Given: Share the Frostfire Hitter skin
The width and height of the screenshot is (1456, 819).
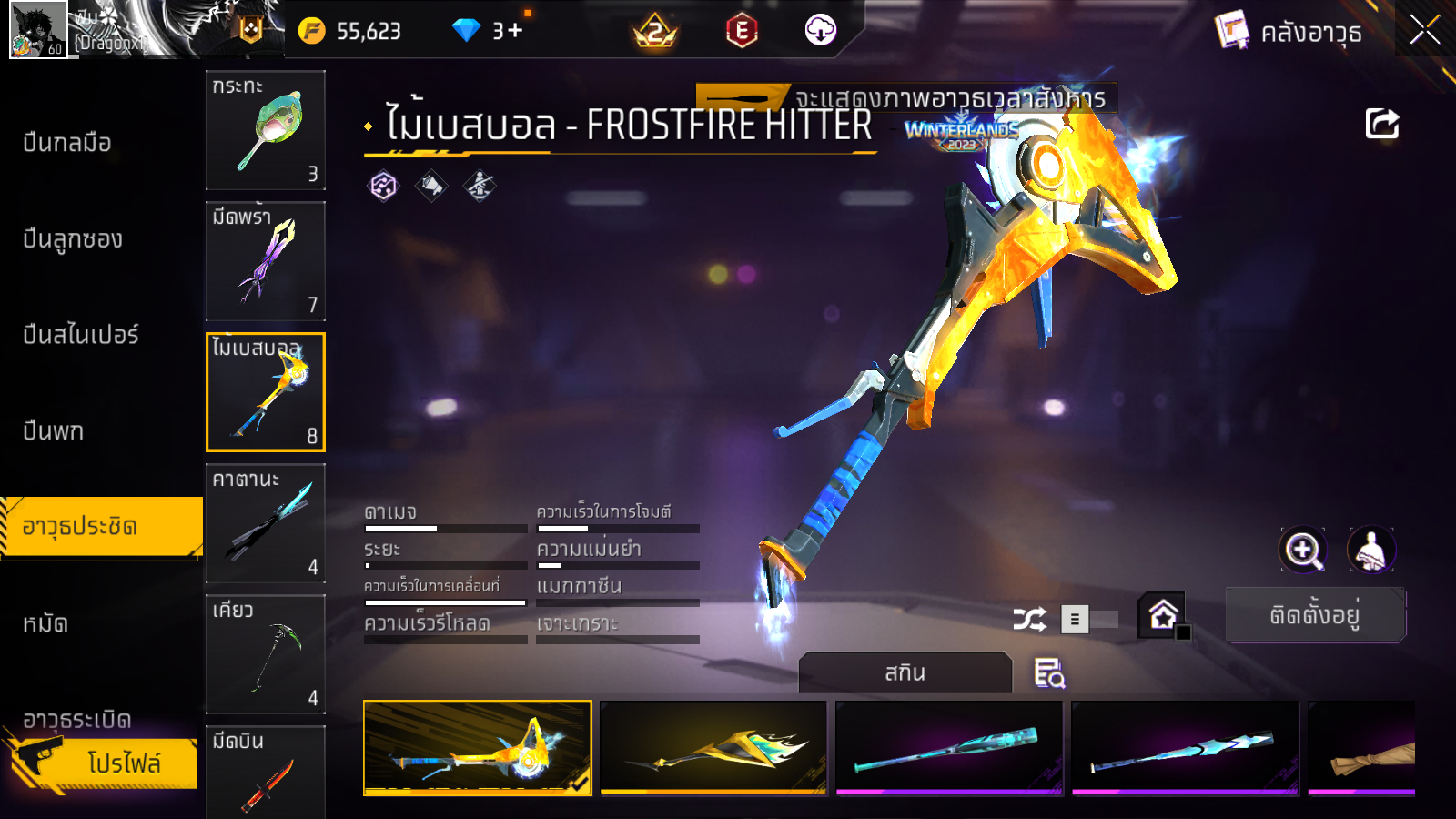Looking at the screenshot, I should pyautogui.click(x=1381, y=124).
